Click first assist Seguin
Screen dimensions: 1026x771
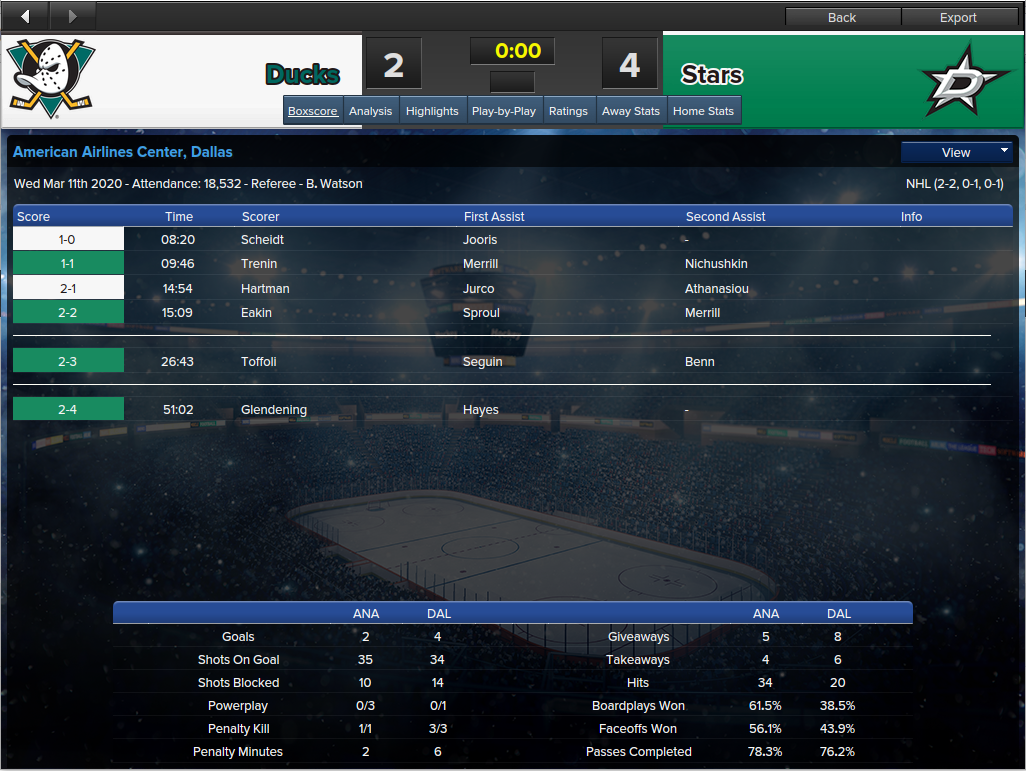tap(483, 362)
